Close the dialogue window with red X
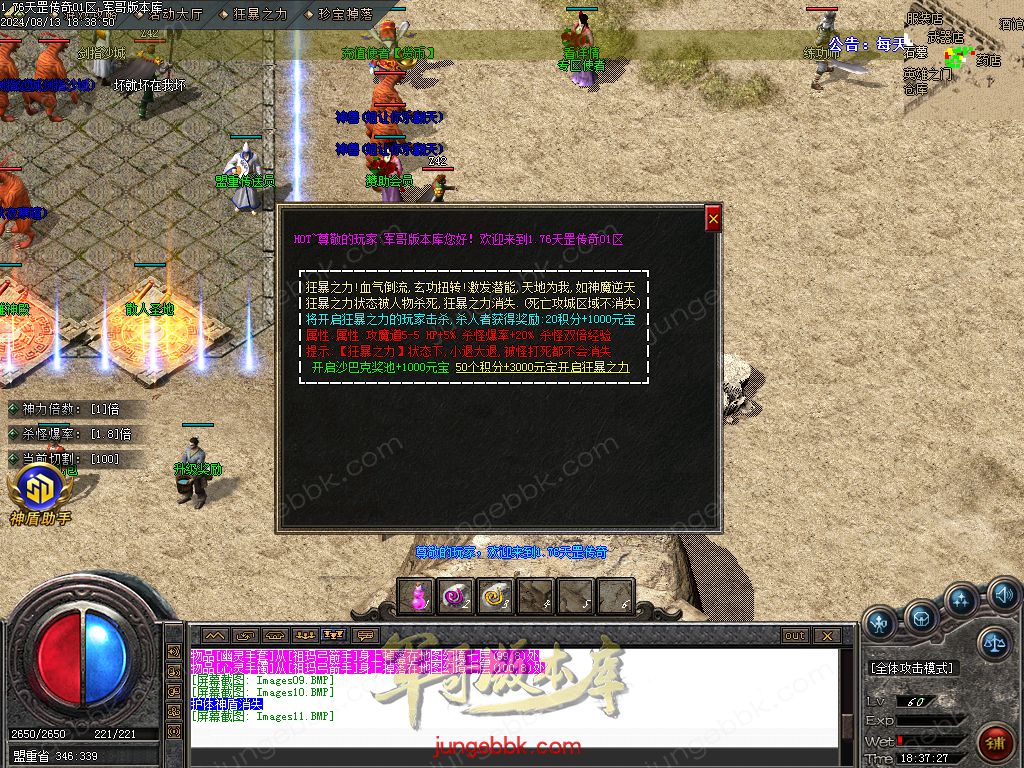 click(x=713, y=219)
